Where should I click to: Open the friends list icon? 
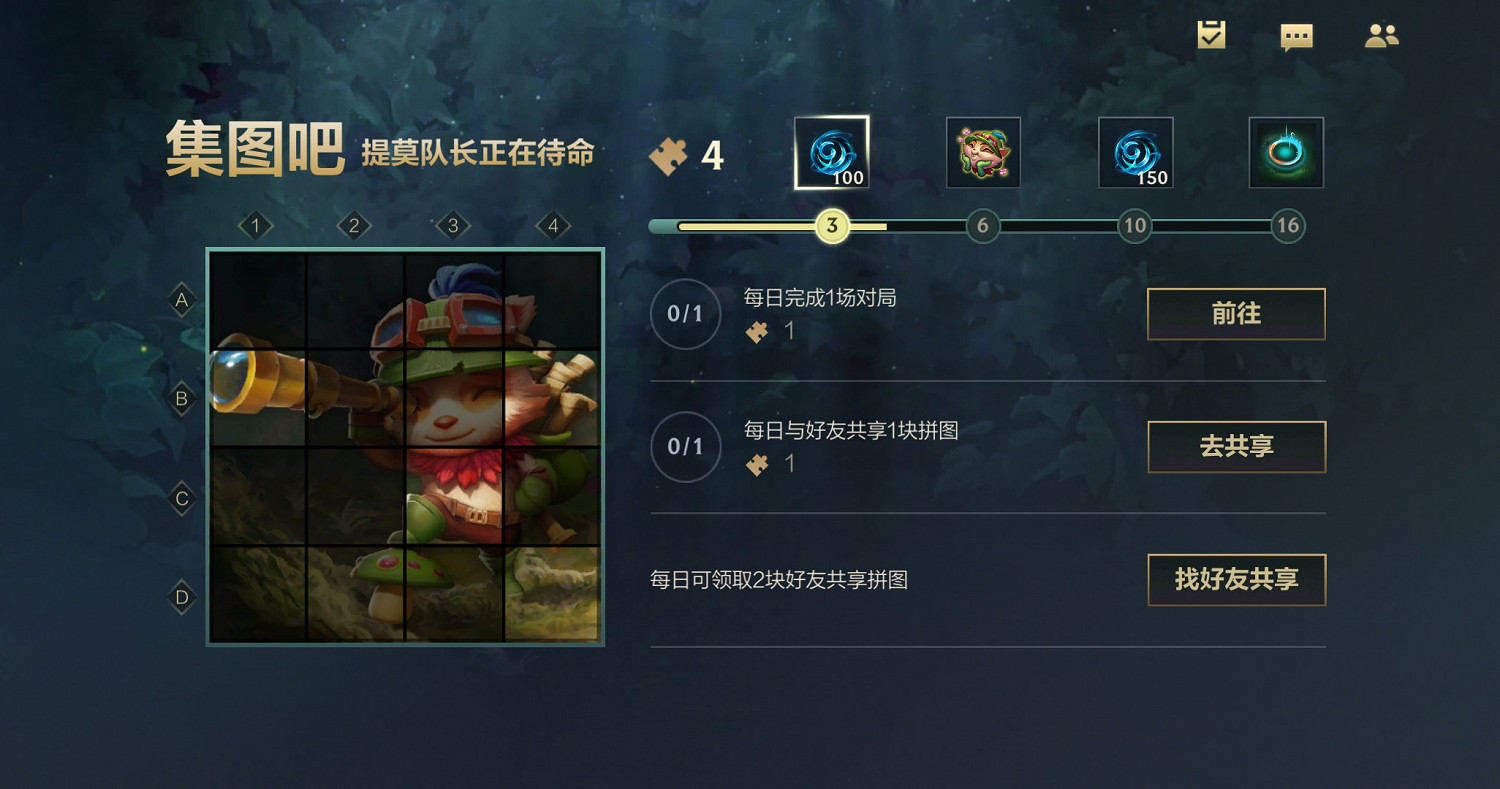tap(1383, 35)
